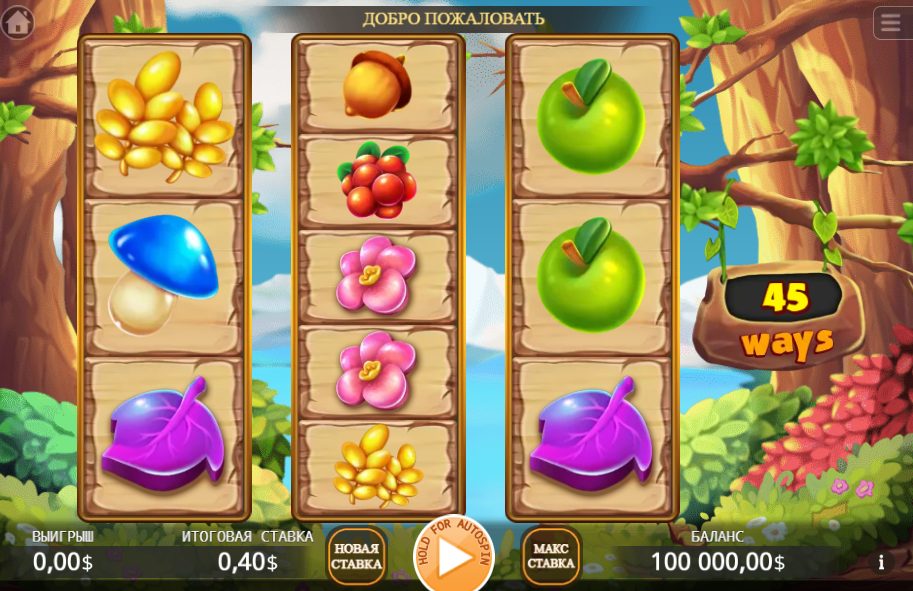
Task: Set the max bet (Макс Ставка)
Action: [551, 556]
